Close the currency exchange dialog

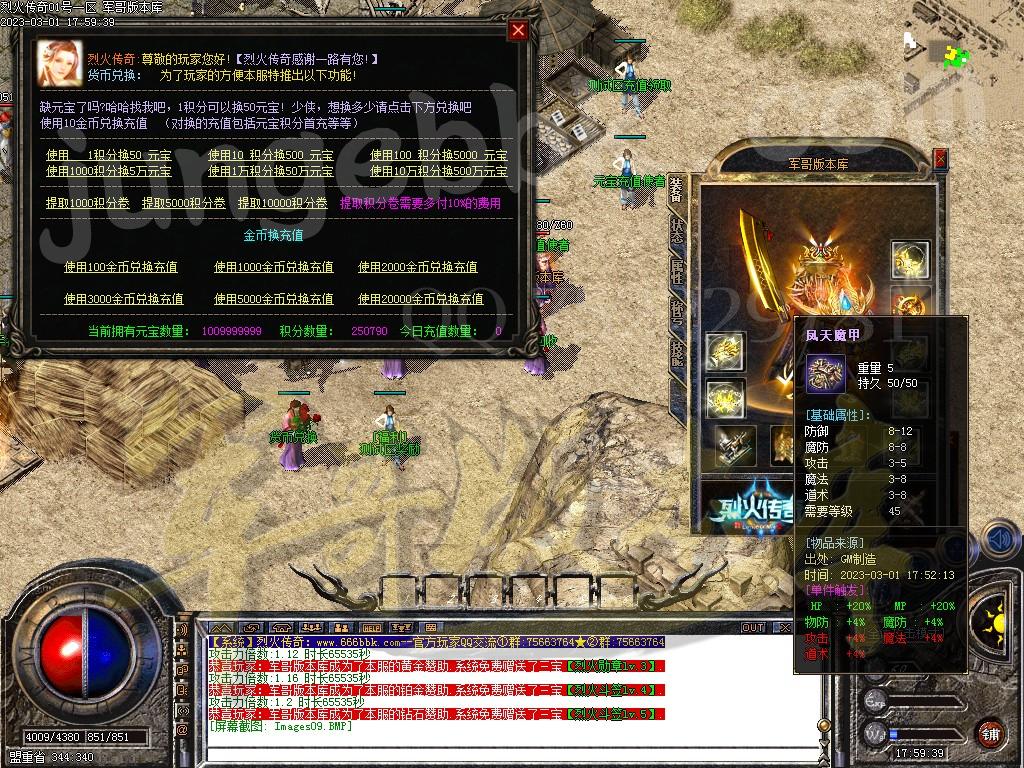[518, 30]
